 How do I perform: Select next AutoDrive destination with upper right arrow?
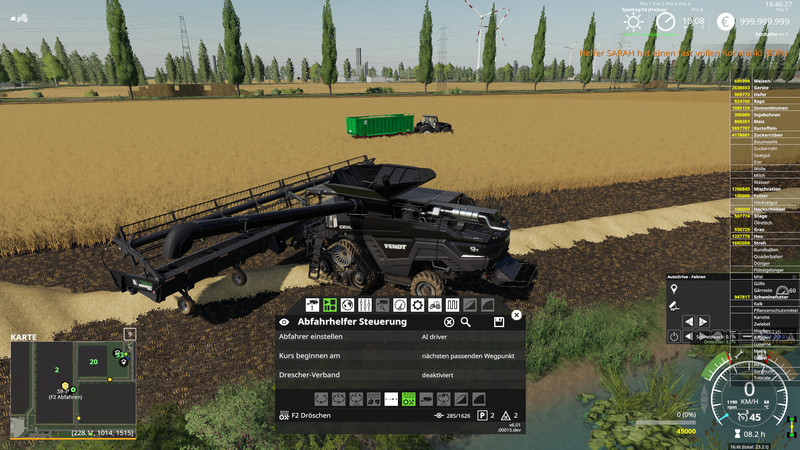pyautogui.click(x=705, y=322)
